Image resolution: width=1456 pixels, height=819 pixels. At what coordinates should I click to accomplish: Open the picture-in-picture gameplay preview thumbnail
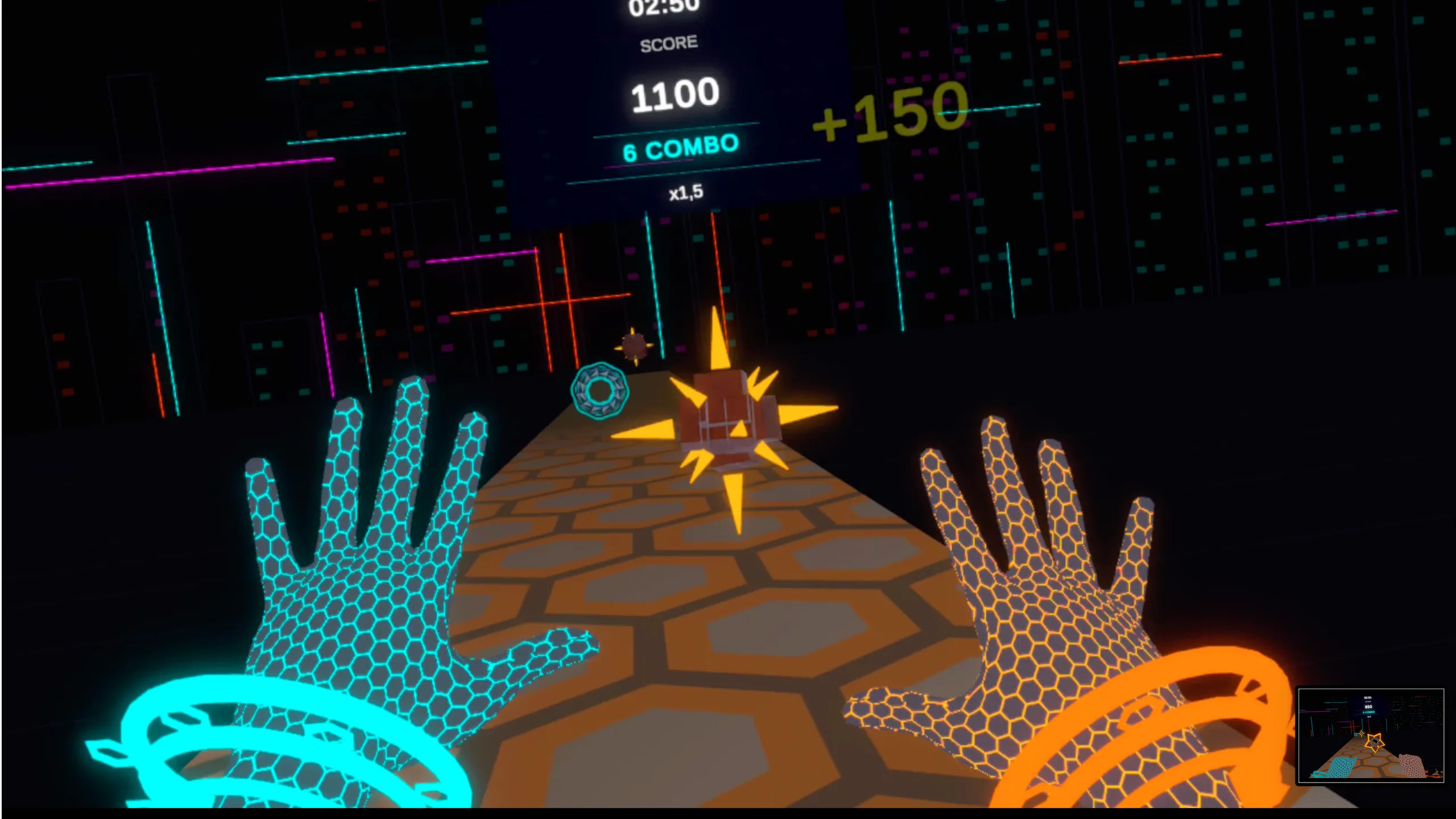[1371, 735]
